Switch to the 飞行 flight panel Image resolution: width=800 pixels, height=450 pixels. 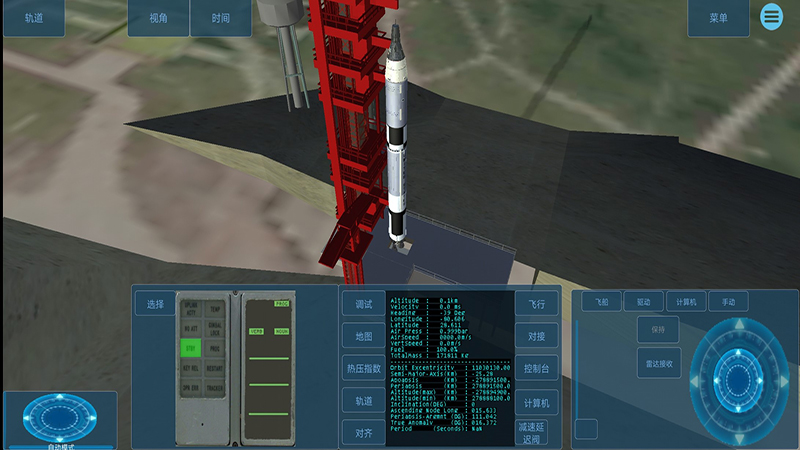coord(537,304)
